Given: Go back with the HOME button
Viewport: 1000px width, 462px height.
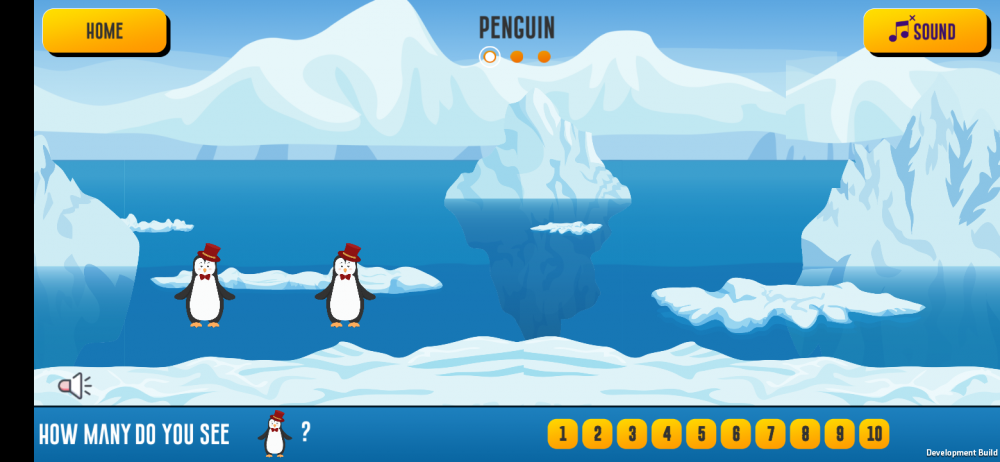Looking at the screenshot, I should coord(104,31).
